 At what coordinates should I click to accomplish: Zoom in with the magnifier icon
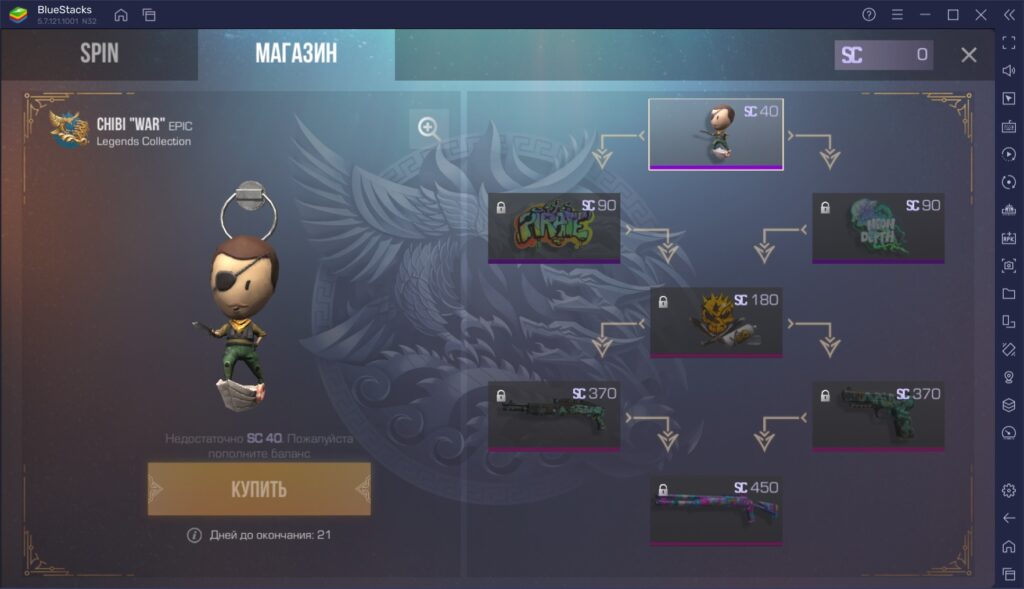point(429,128)
